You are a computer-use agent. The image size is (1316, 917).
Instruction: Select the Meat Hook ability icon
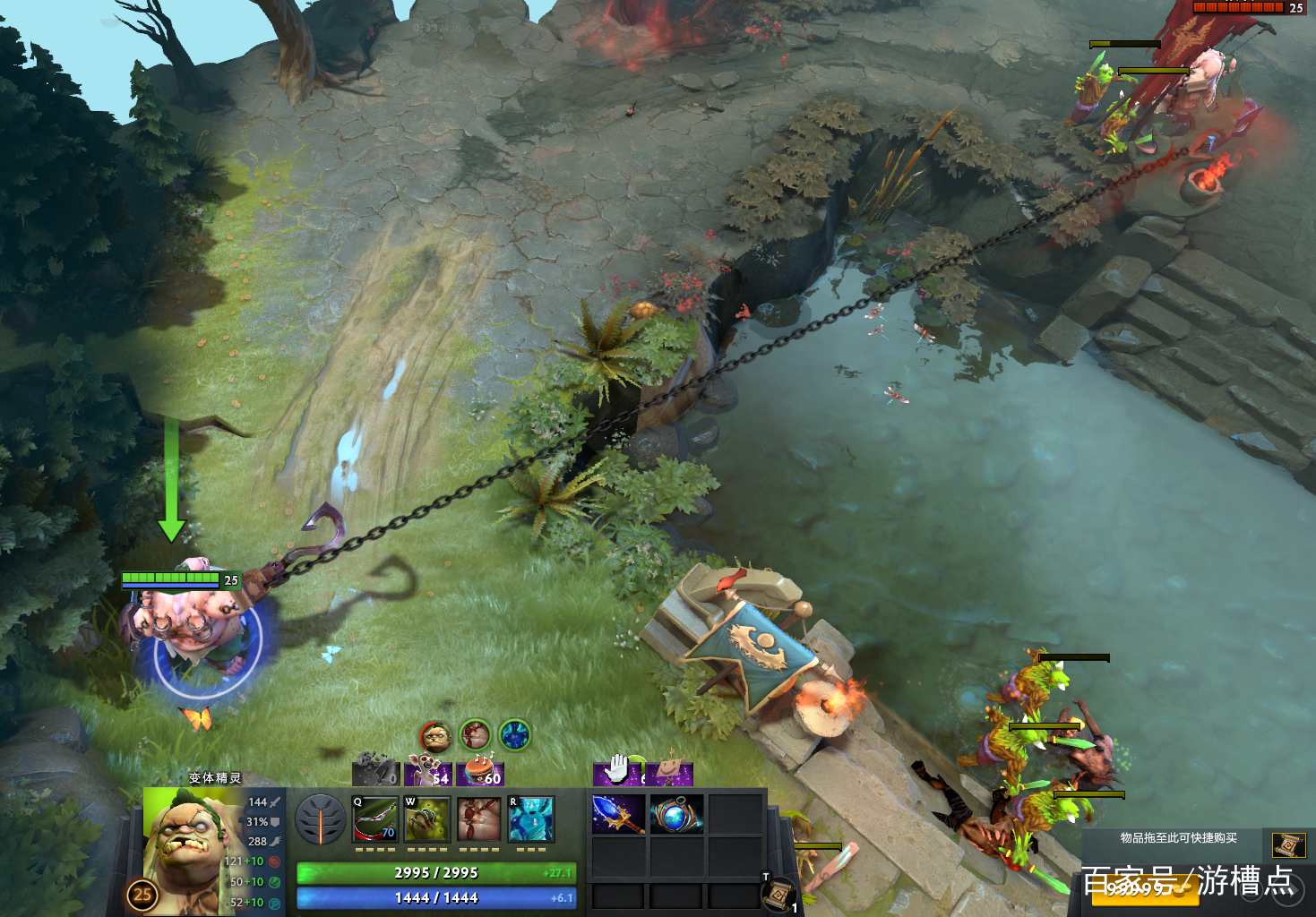pos(376,819)
